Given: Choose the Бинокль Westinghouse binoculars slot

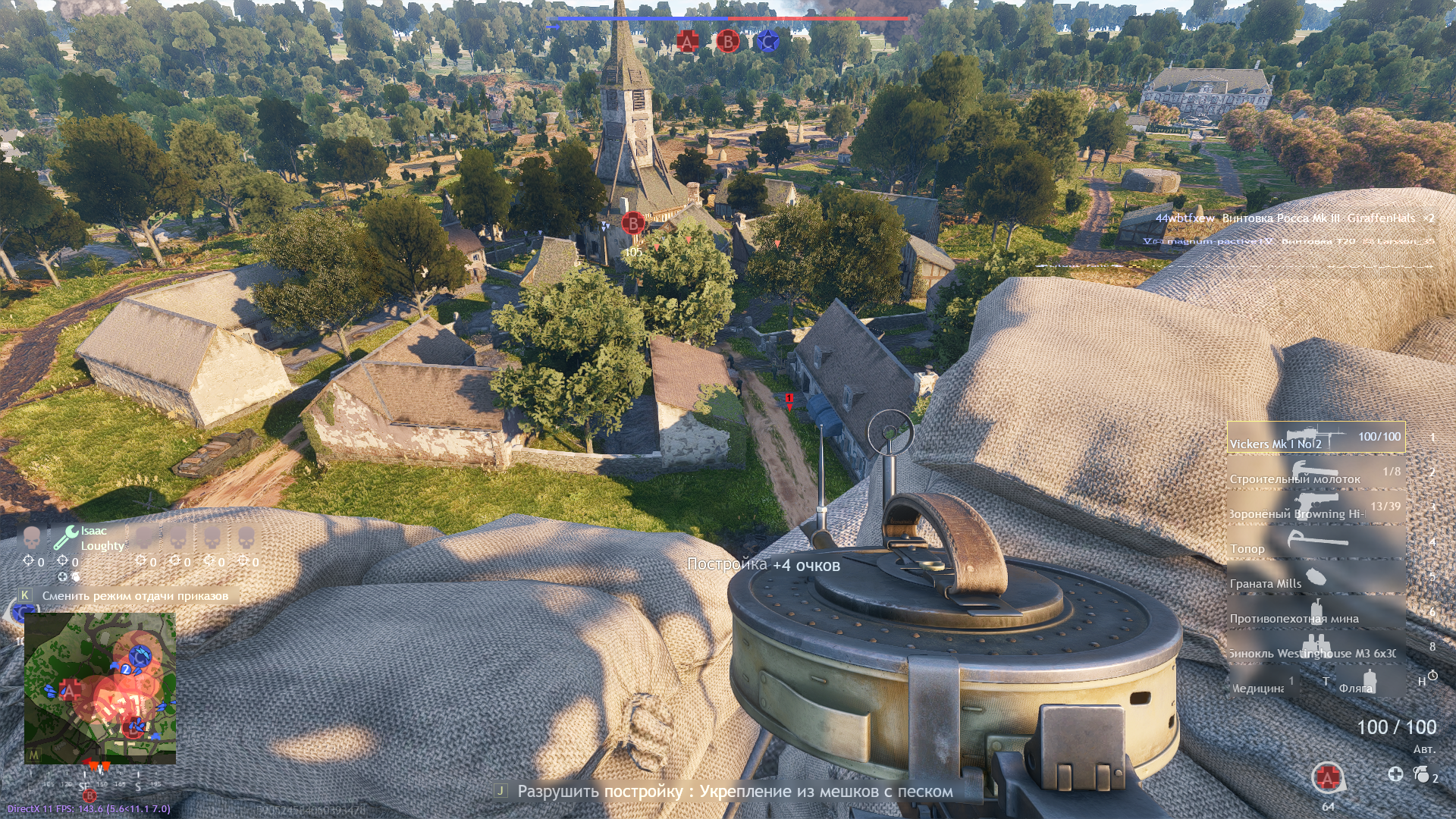Looking at the screenshot, I should coord(1316,647).
